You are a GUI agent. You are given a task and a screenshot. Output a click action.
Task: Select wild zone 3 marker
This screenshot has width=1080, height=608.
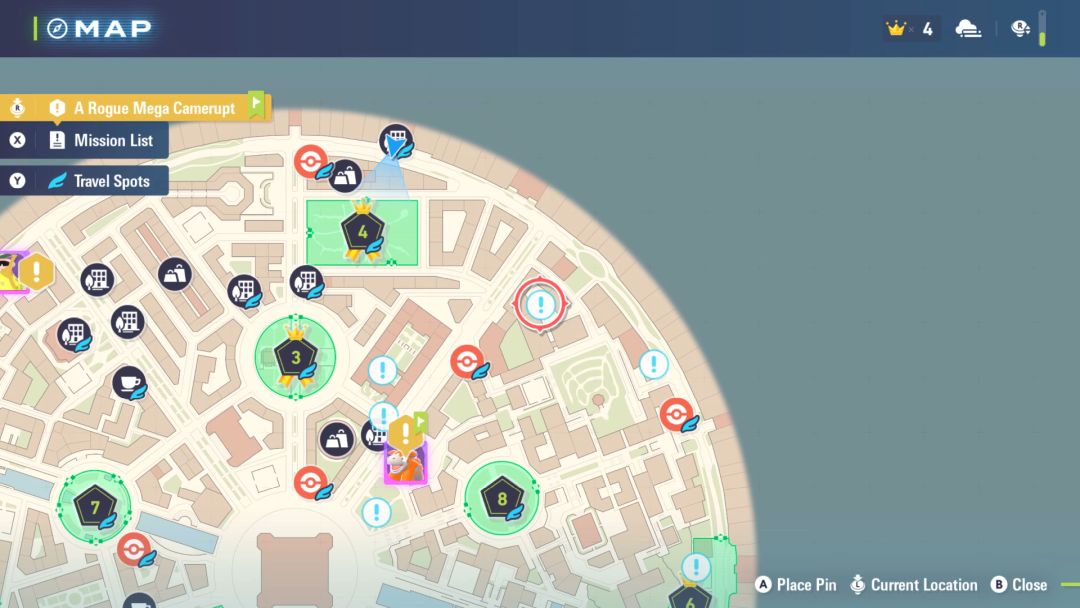point(295,356)
